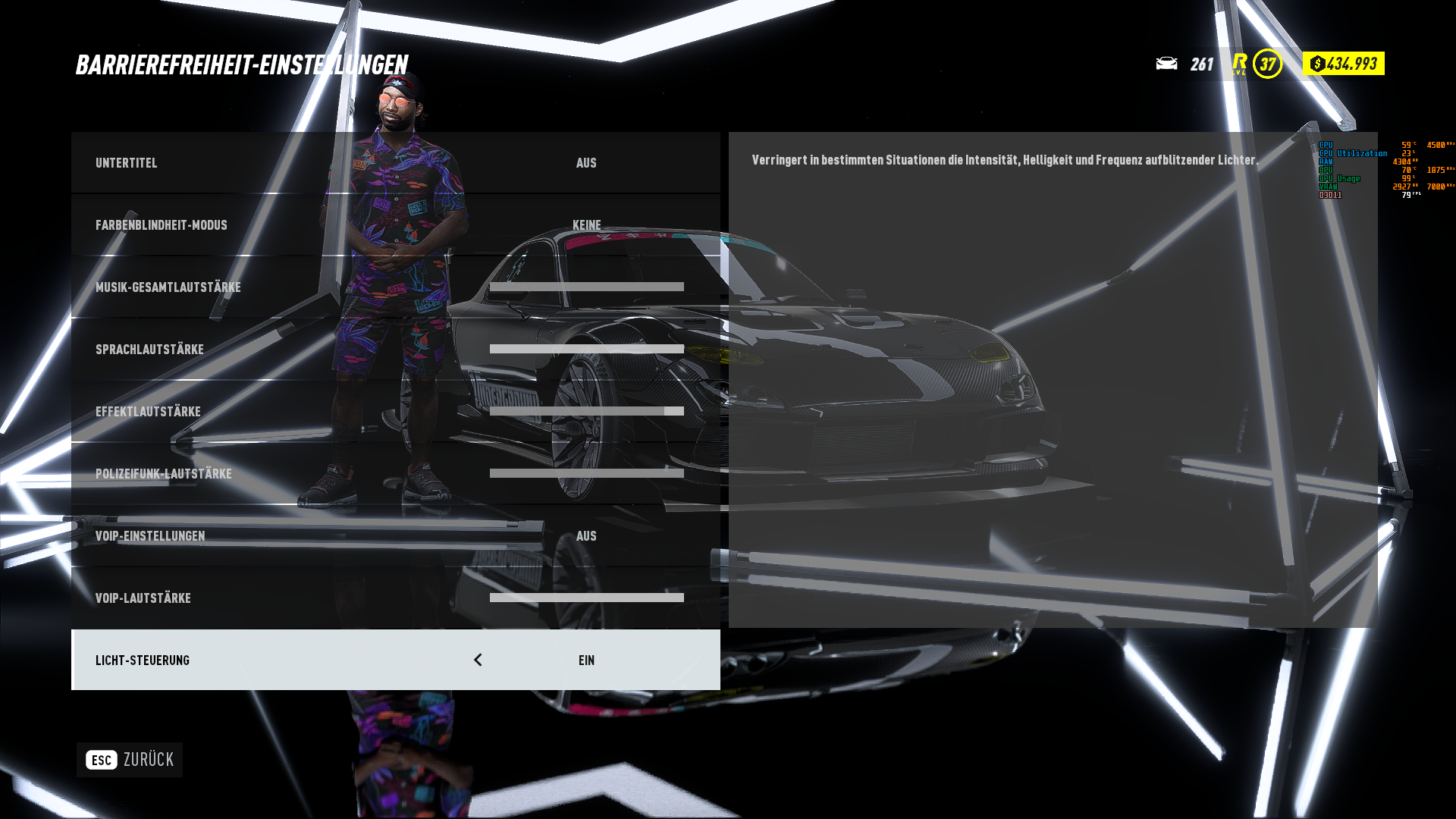Screen dimensions: 1456x819
Task: Click the car collection icon showing 261
Action: (1166, 64)
